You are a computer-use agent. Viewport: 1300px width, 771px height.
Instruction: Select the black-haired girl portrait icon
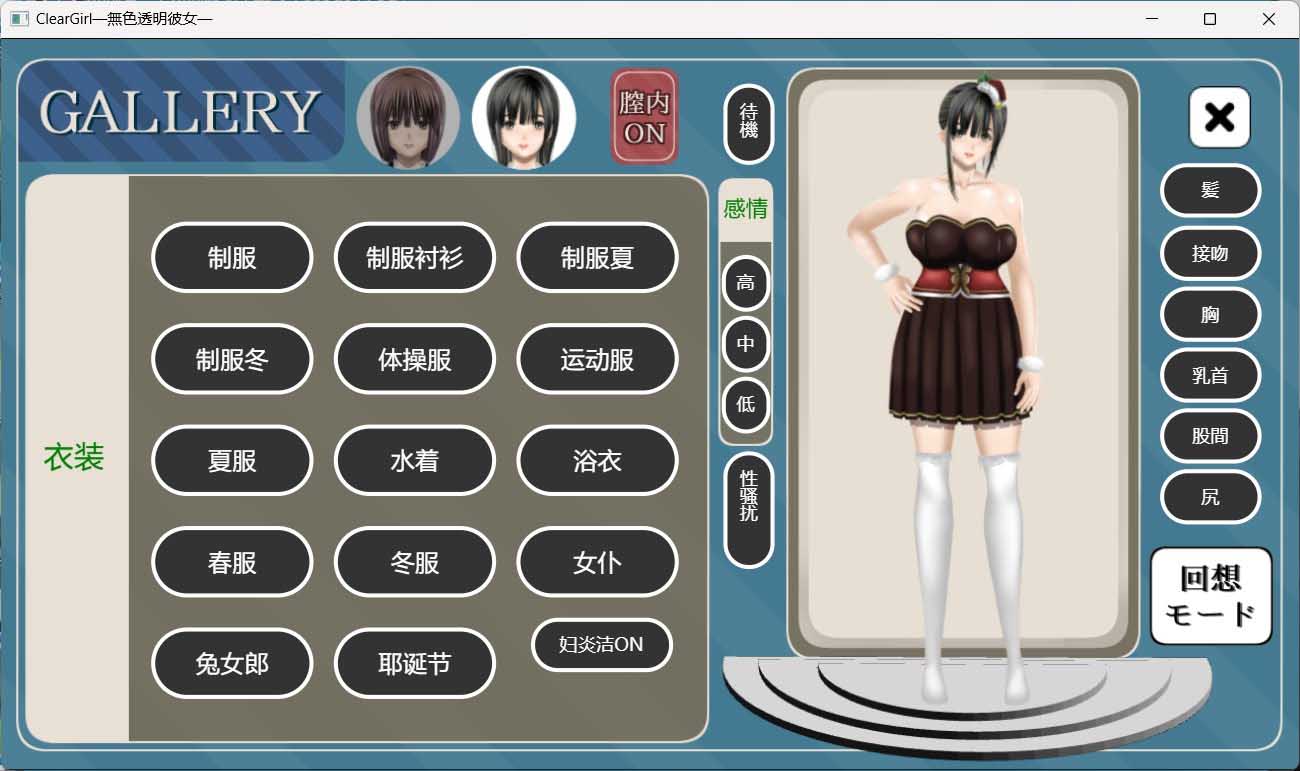coord(523,115)
